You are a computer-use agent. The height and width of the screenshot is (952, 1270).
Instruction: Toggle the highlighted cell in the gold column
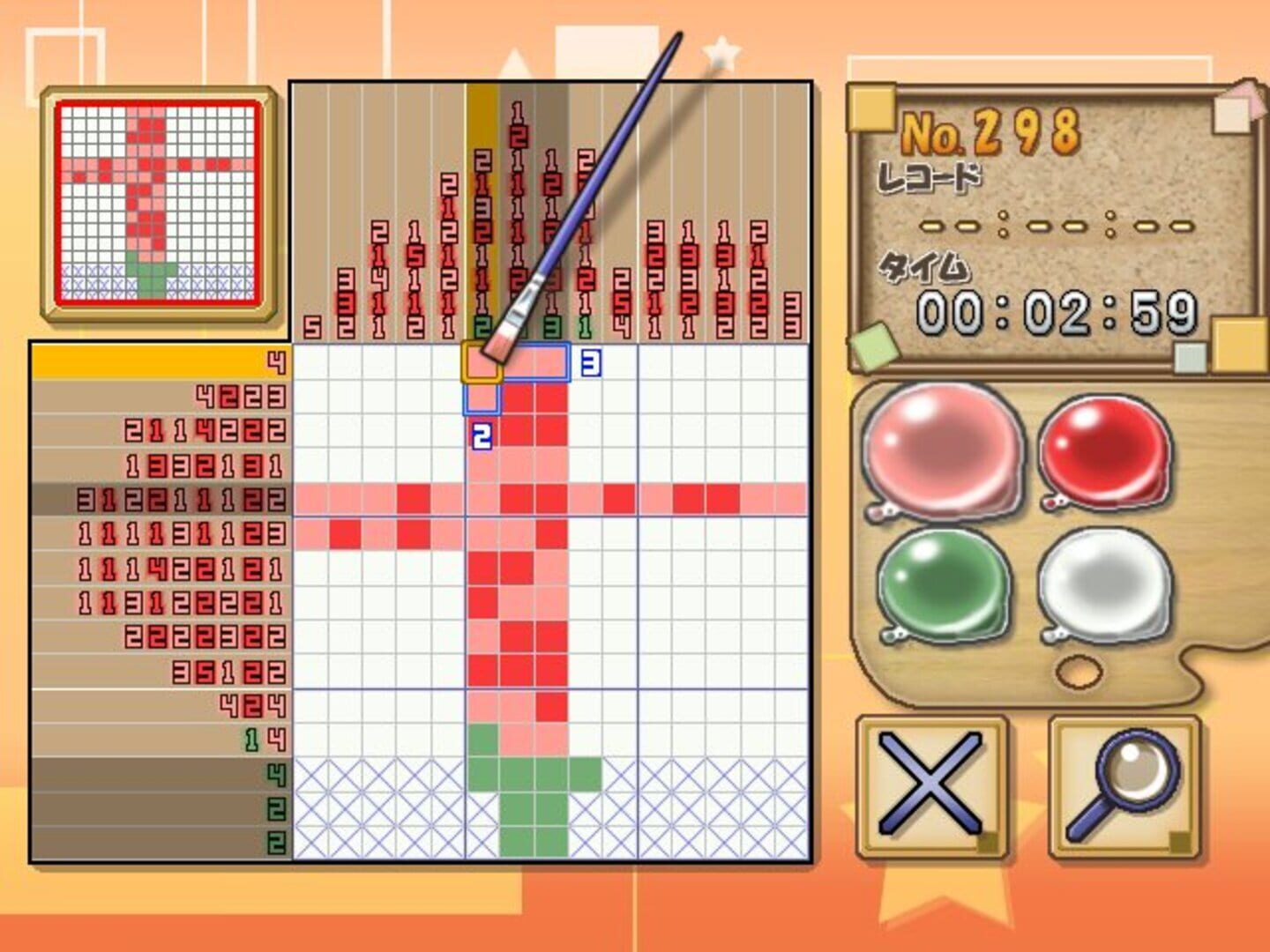[x=482, y=361]
